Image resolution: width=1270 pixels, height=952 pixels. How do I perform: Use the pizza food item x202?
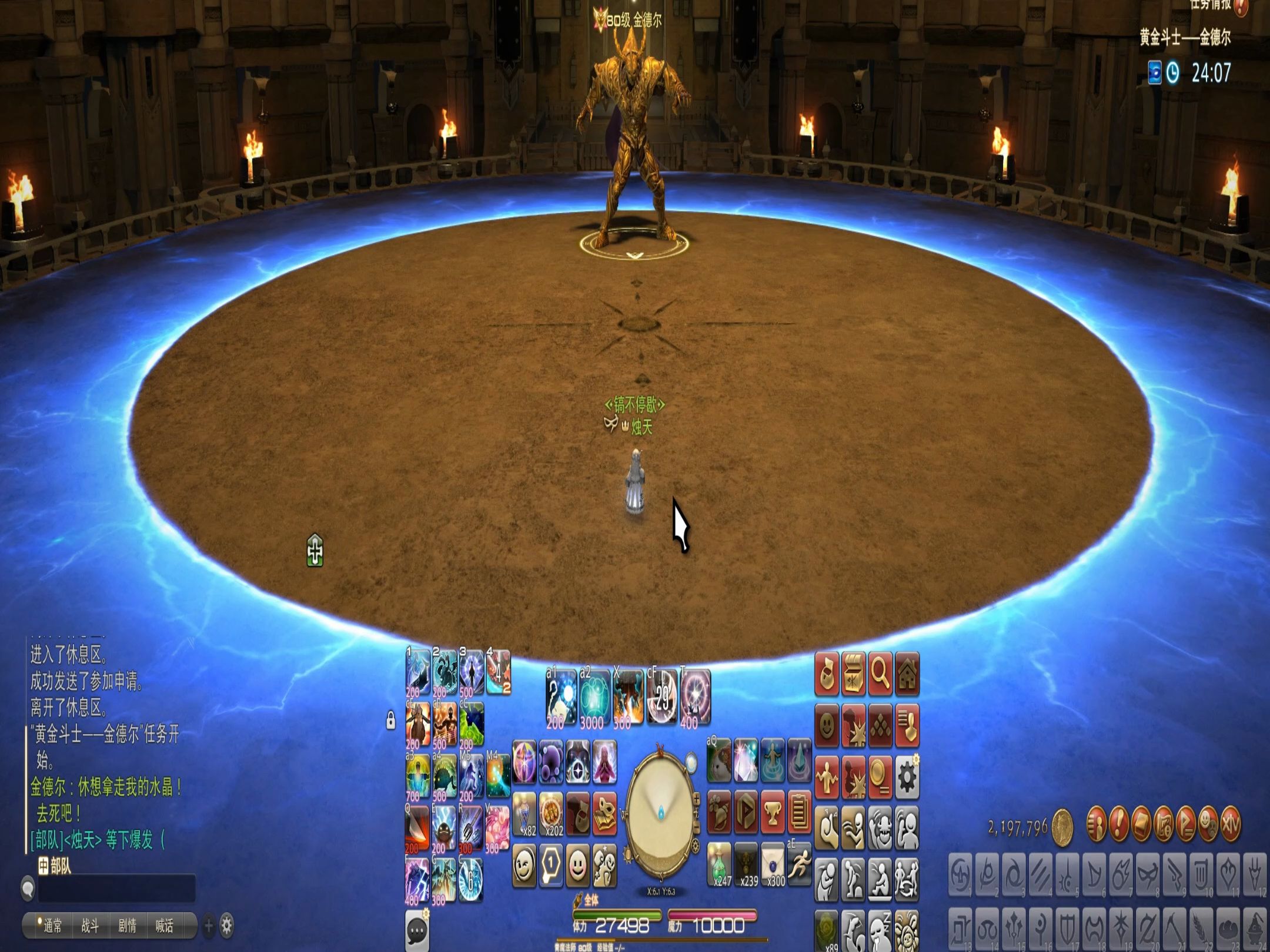click(x=551, y=813)
